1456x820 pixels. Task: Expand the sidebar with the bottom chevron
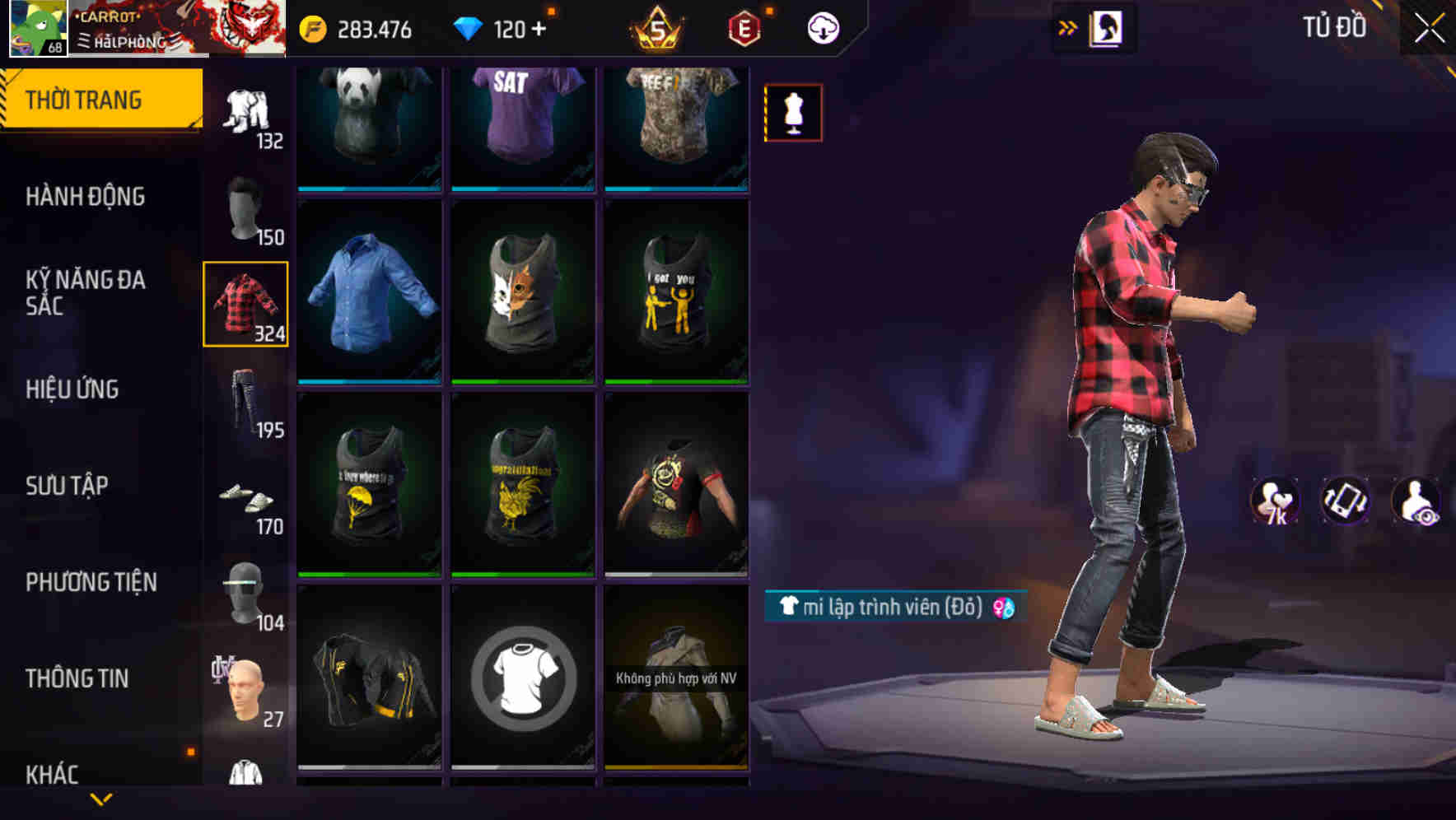101,799
